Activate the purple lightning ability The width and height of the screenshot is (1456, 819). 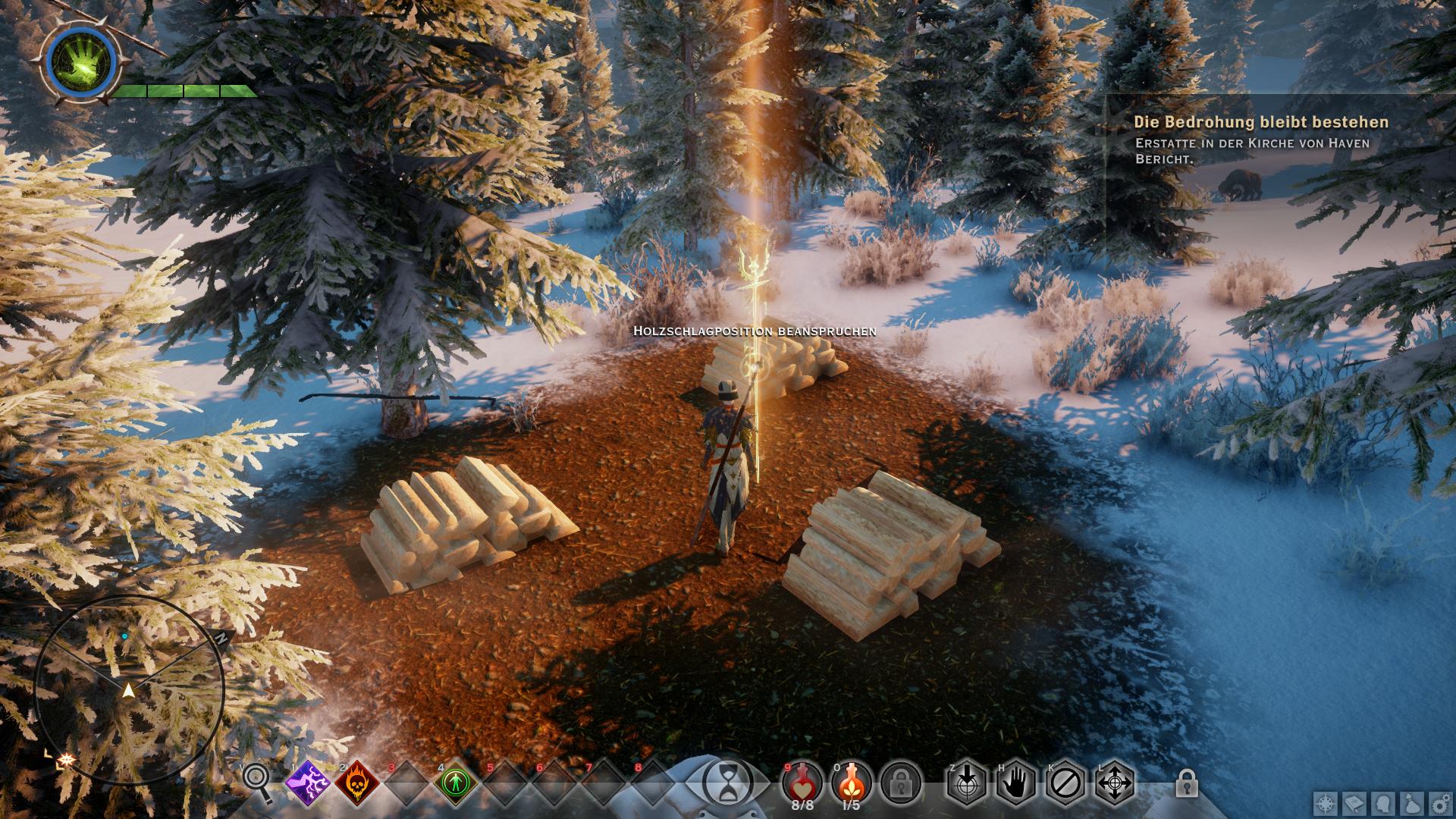point(308,782)
